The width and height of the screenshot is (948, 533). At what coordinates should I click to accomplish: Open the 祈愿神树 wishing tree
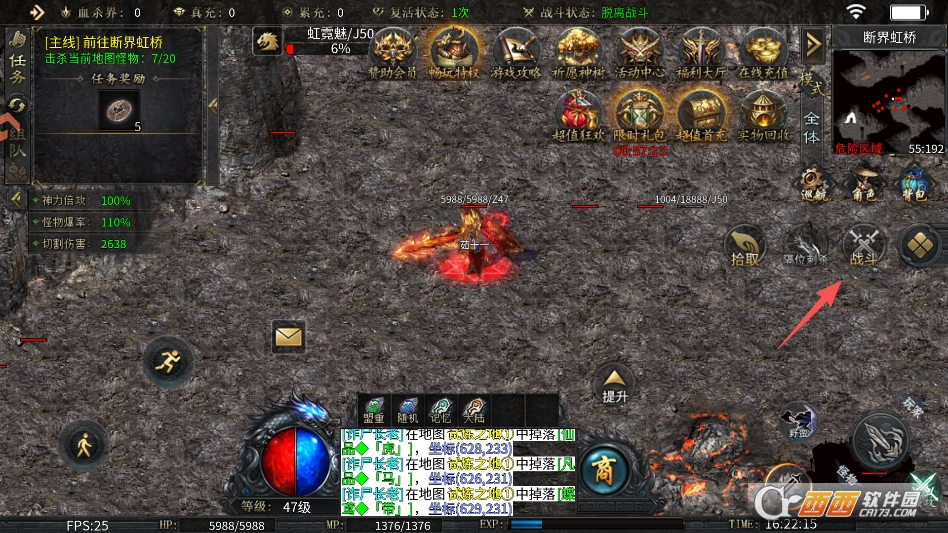[x=578, y=51]
